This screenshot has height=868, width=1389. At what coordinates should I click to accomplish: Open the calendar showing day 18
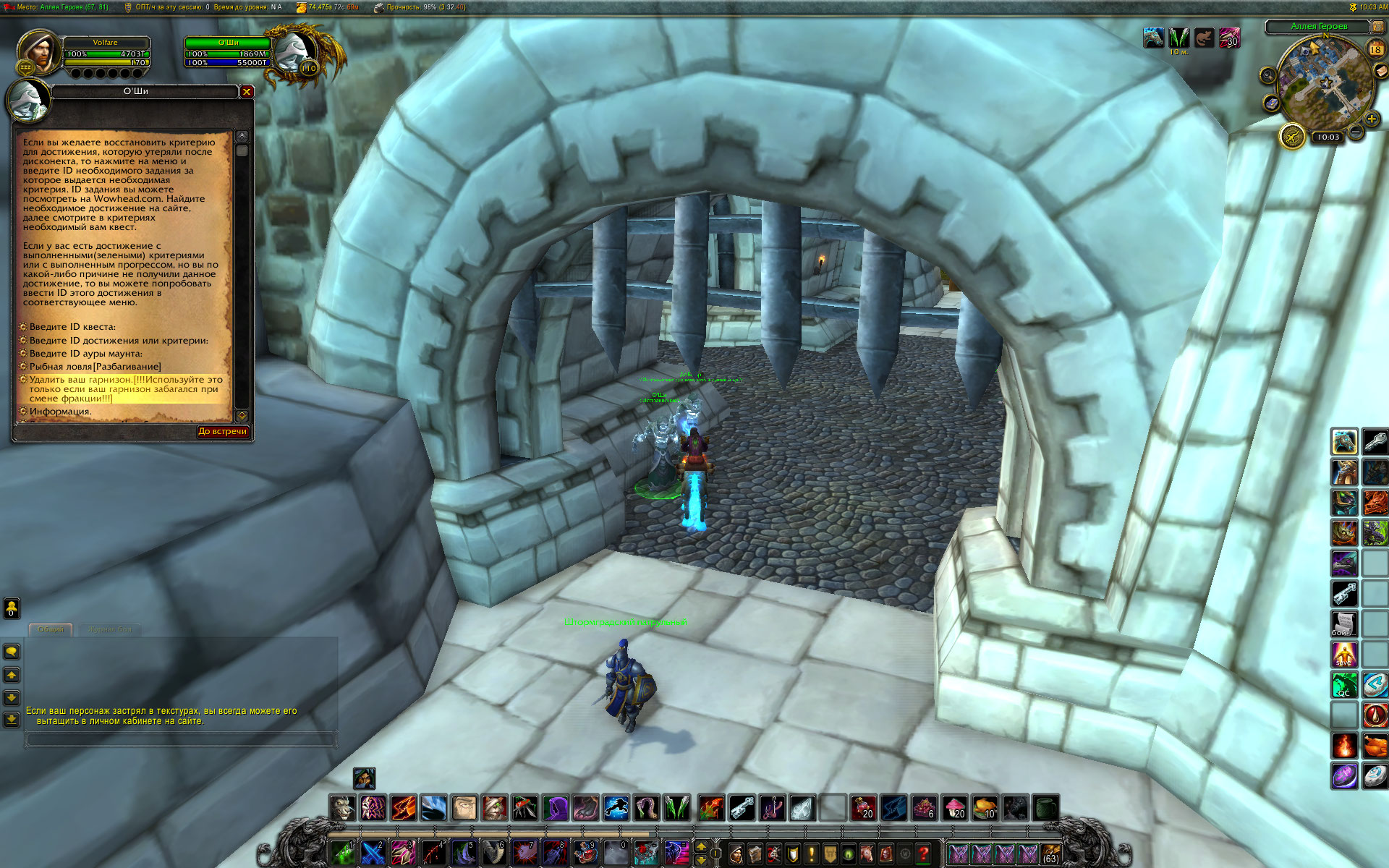click(1375, 49)
